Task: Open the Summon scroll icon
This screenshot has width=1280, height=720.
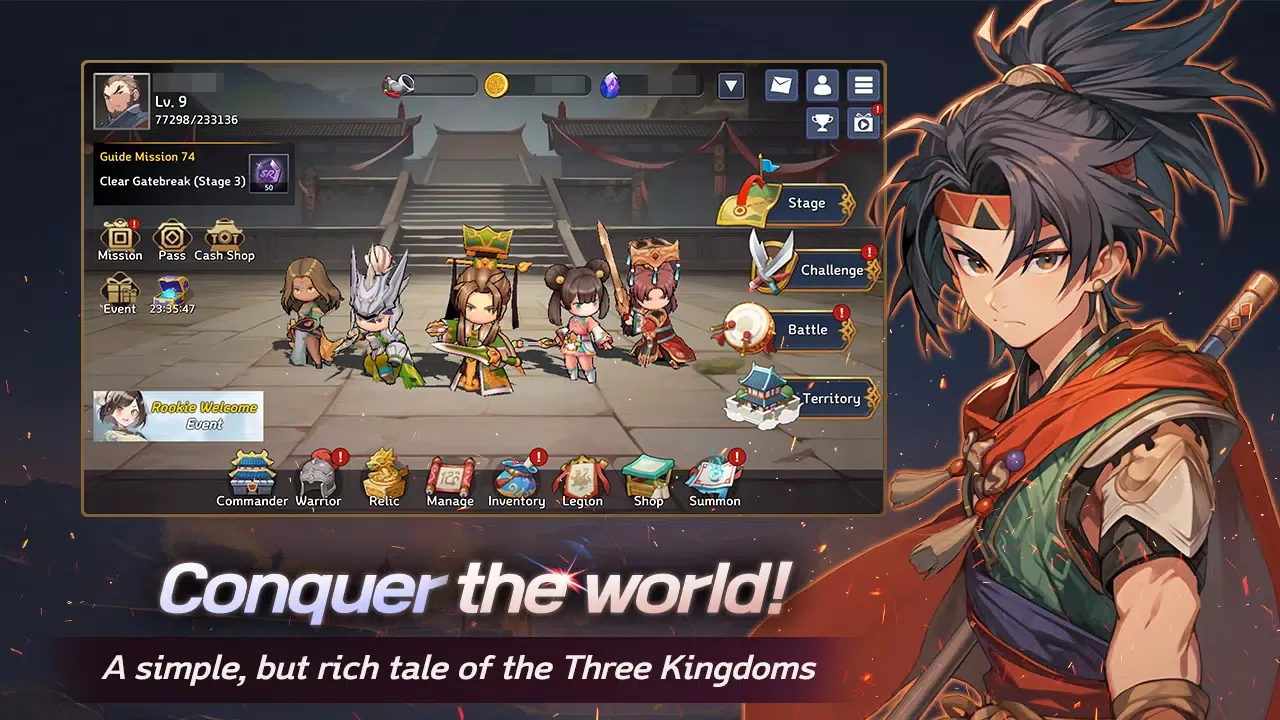Action: [716, 475]
